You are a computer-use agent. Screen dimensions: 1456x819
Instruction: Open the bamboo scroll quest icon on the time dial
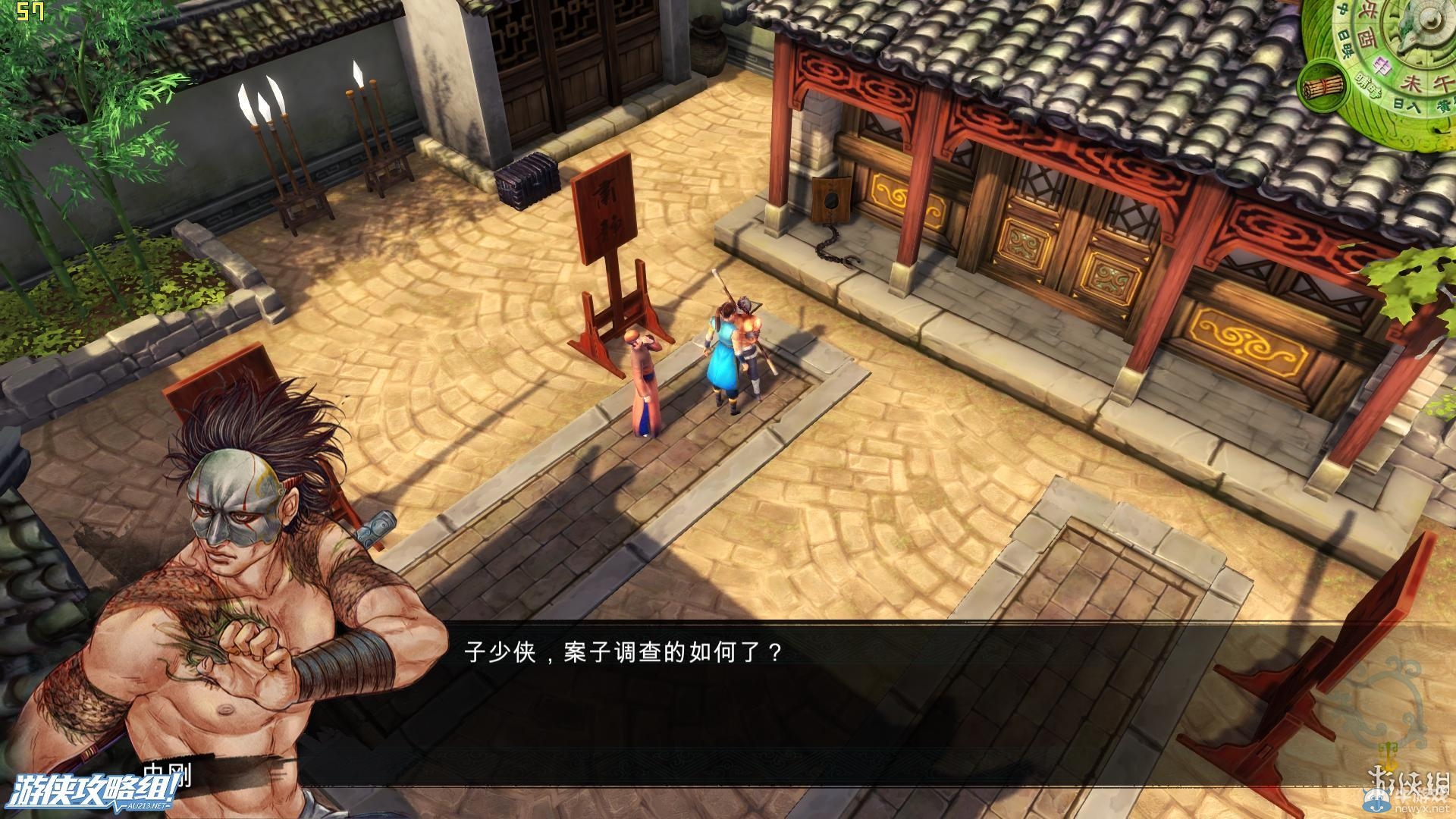(1323, 87)
